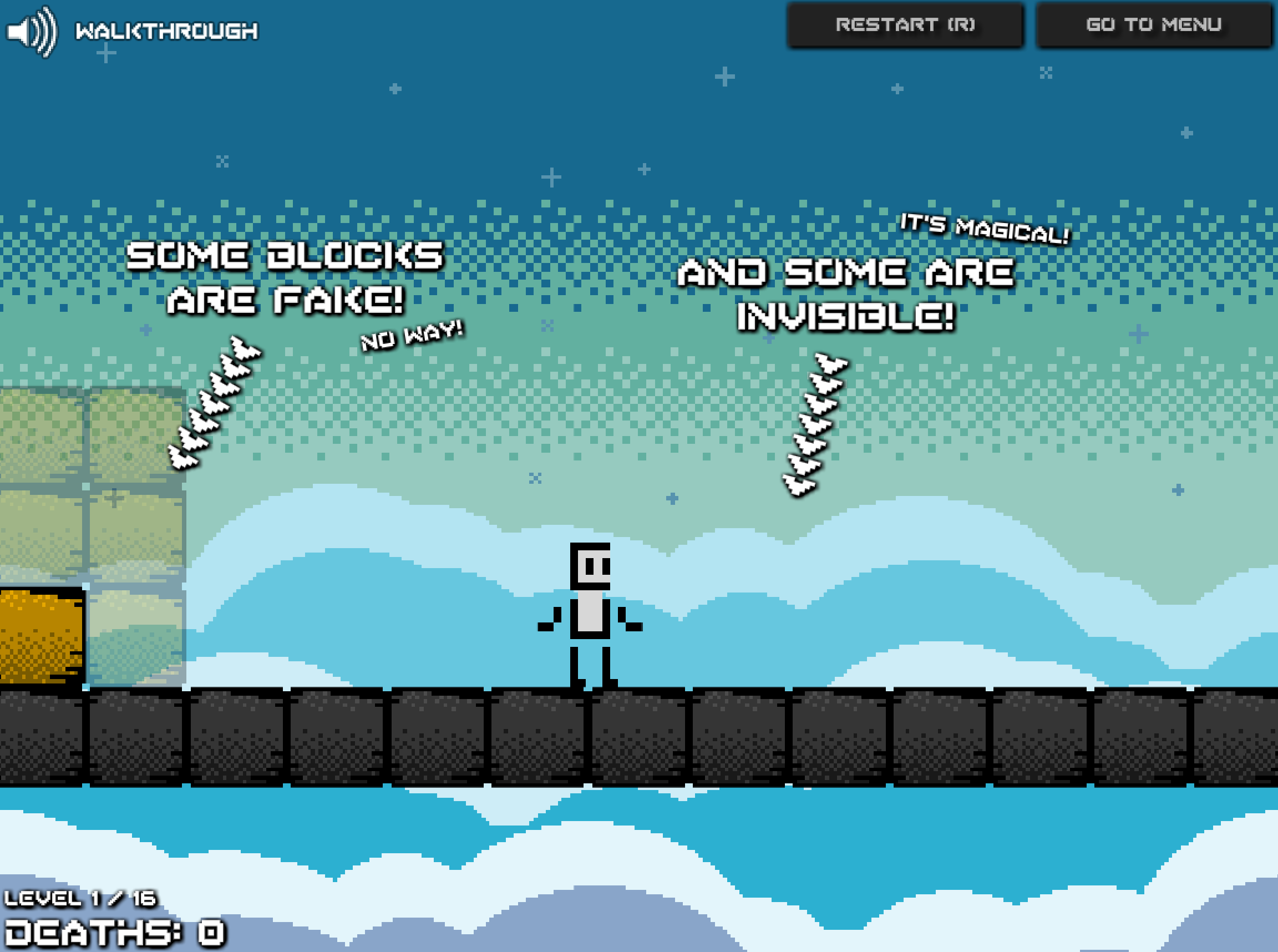Screen dimensions: 1278x952
Task: Click Go To Menu
Action: tap(1155, 24)
